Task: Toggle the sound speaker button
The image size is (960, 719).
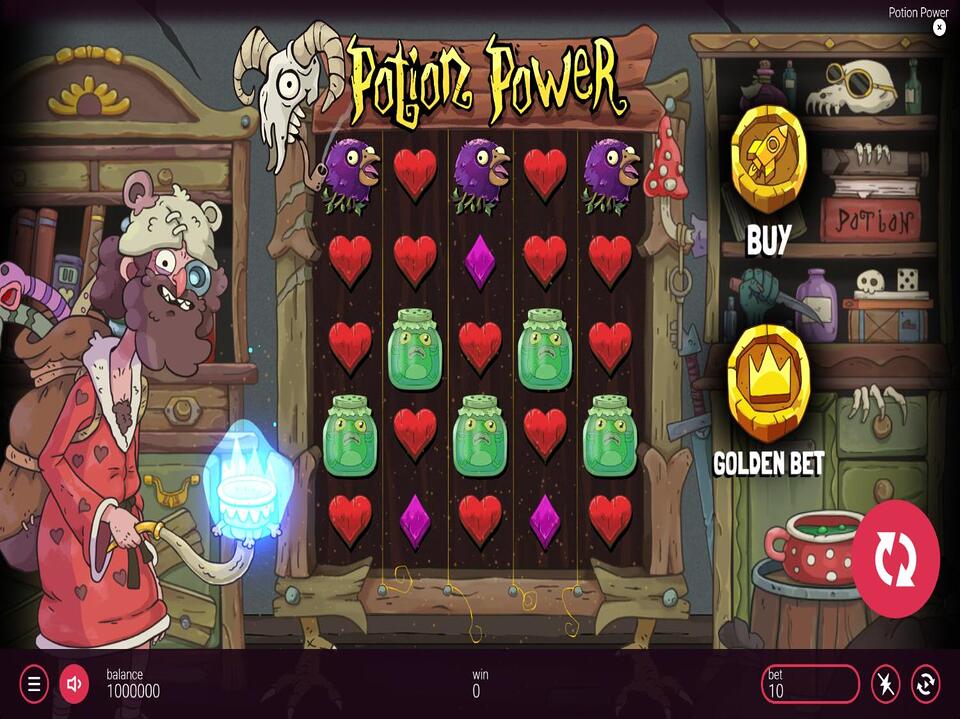Action: [74, 684]
